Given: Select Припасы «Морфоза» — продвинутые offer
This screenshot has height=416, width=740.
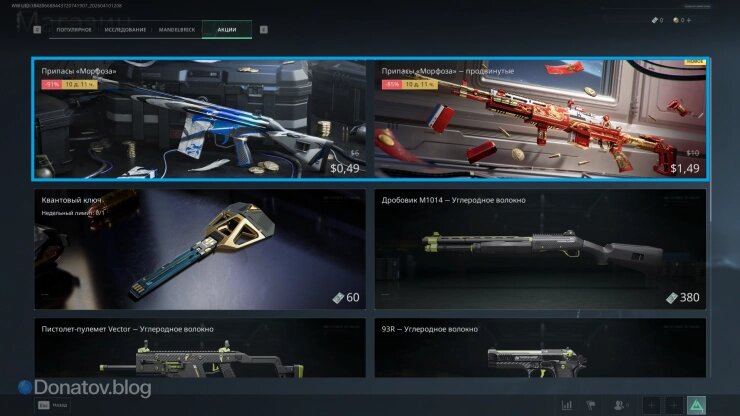Looking at the screenshot, I should [x=540, y=119].
